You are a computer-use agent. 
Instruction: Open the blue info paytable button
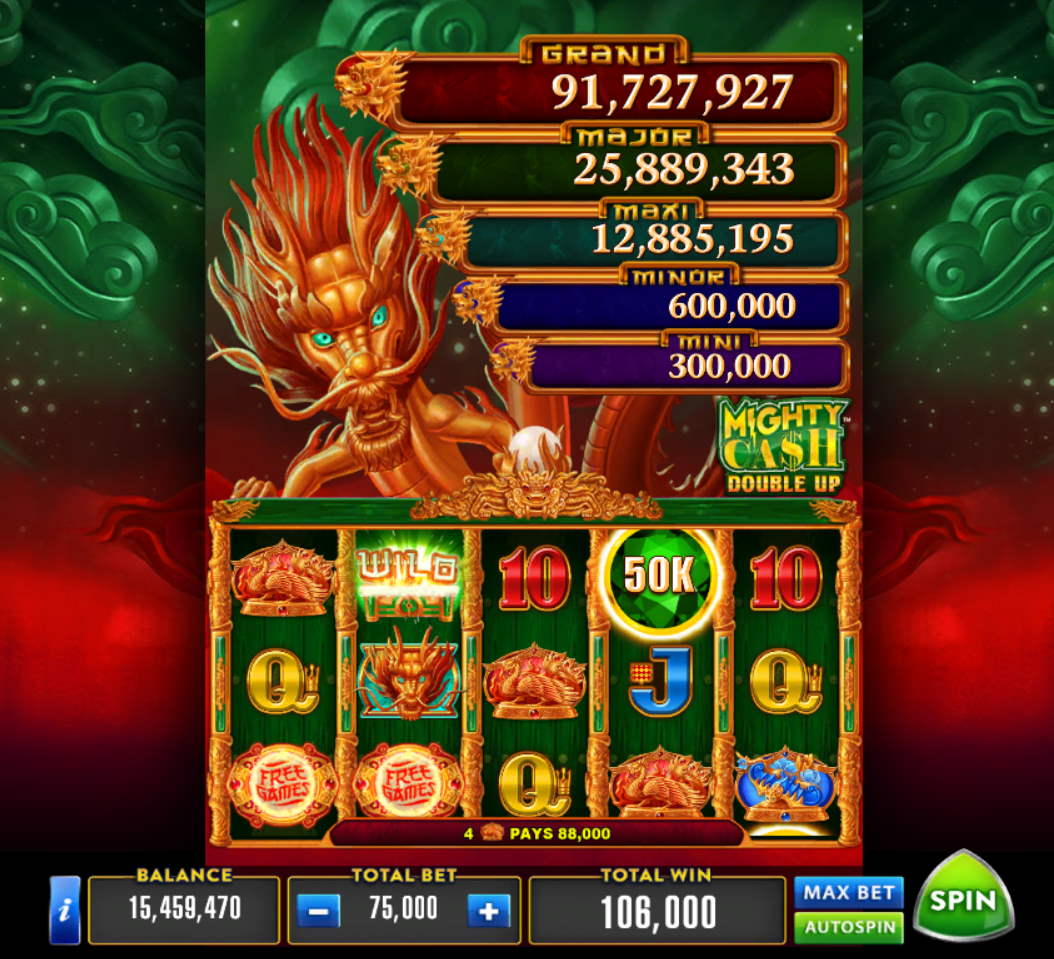click(x=64, y=910)
